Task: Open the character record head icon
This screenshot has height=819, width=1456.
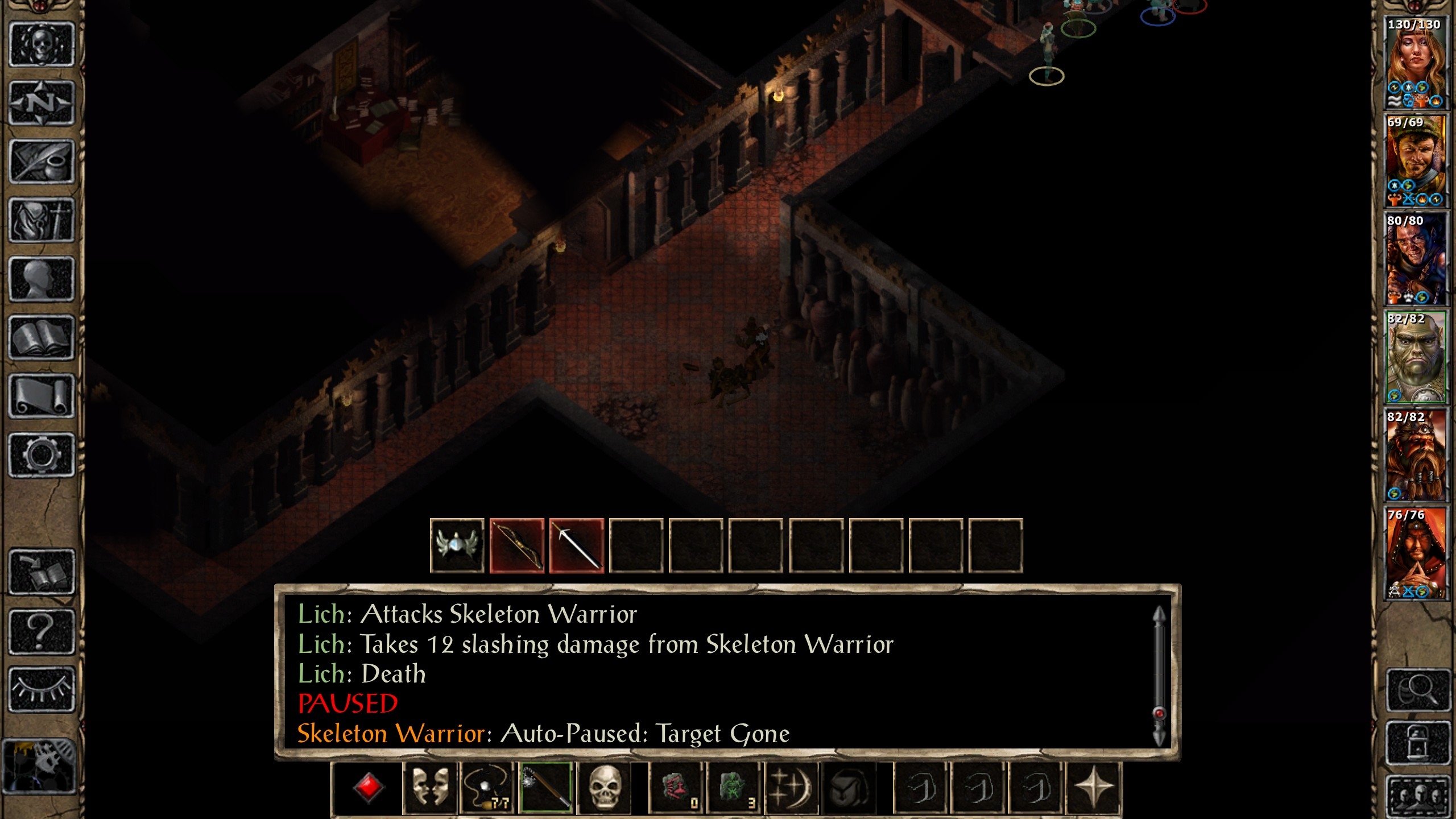Action: [x=42, y=279]
